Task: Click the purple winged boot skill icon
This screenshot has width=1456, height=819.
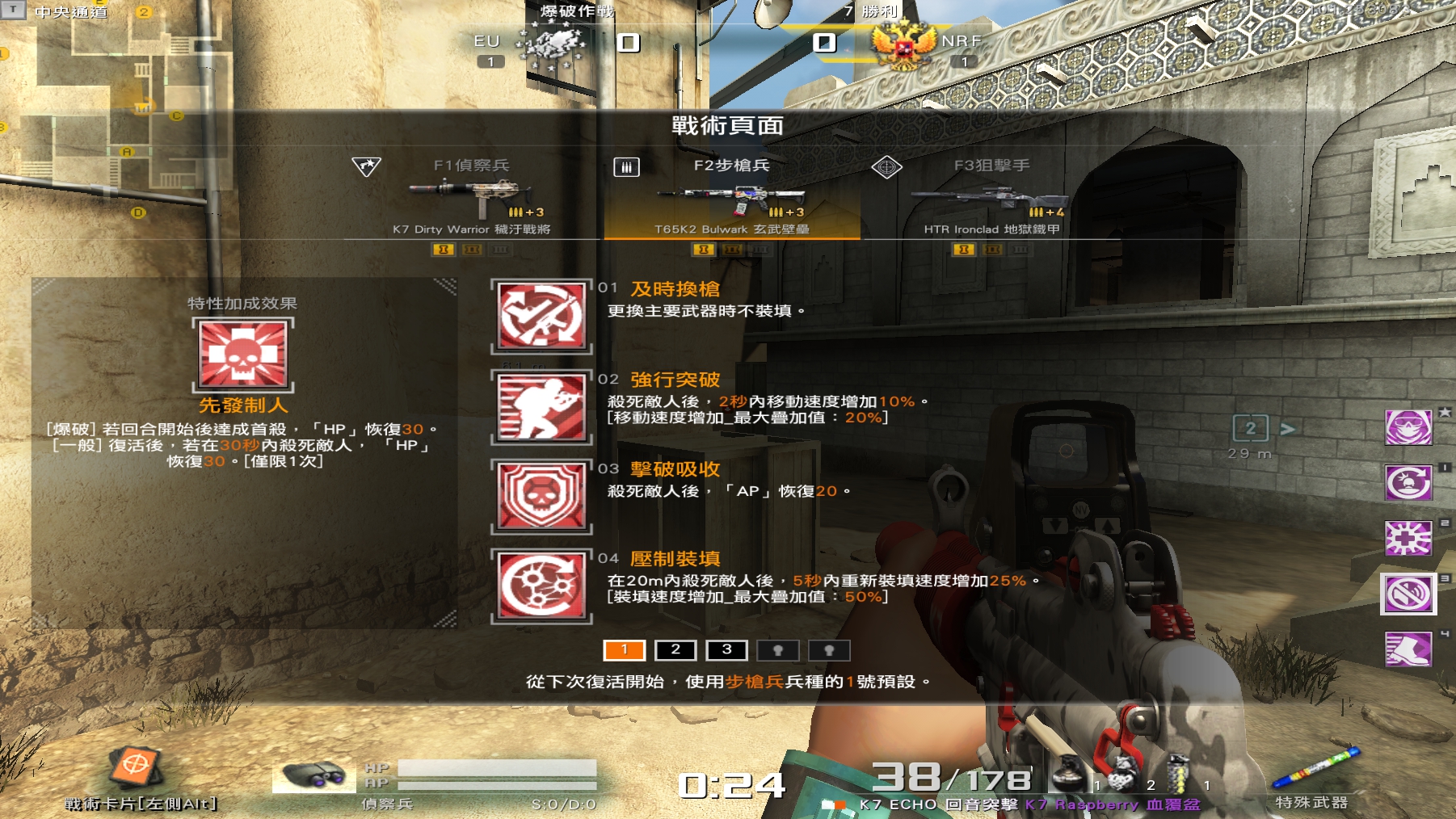Action: tap(1408, 649)
